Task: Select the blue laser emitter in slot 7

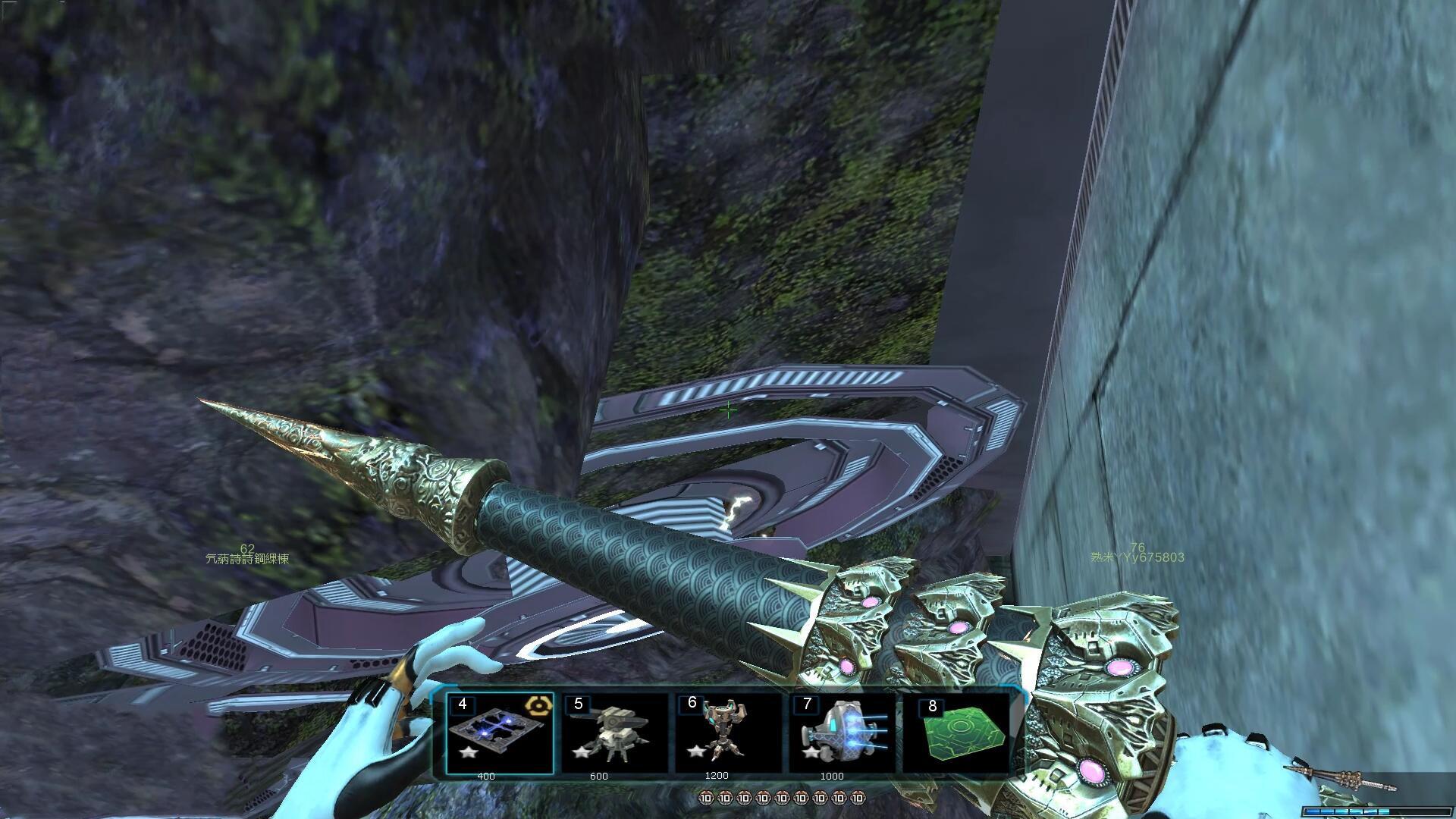Action: click(x=842, y=733)
